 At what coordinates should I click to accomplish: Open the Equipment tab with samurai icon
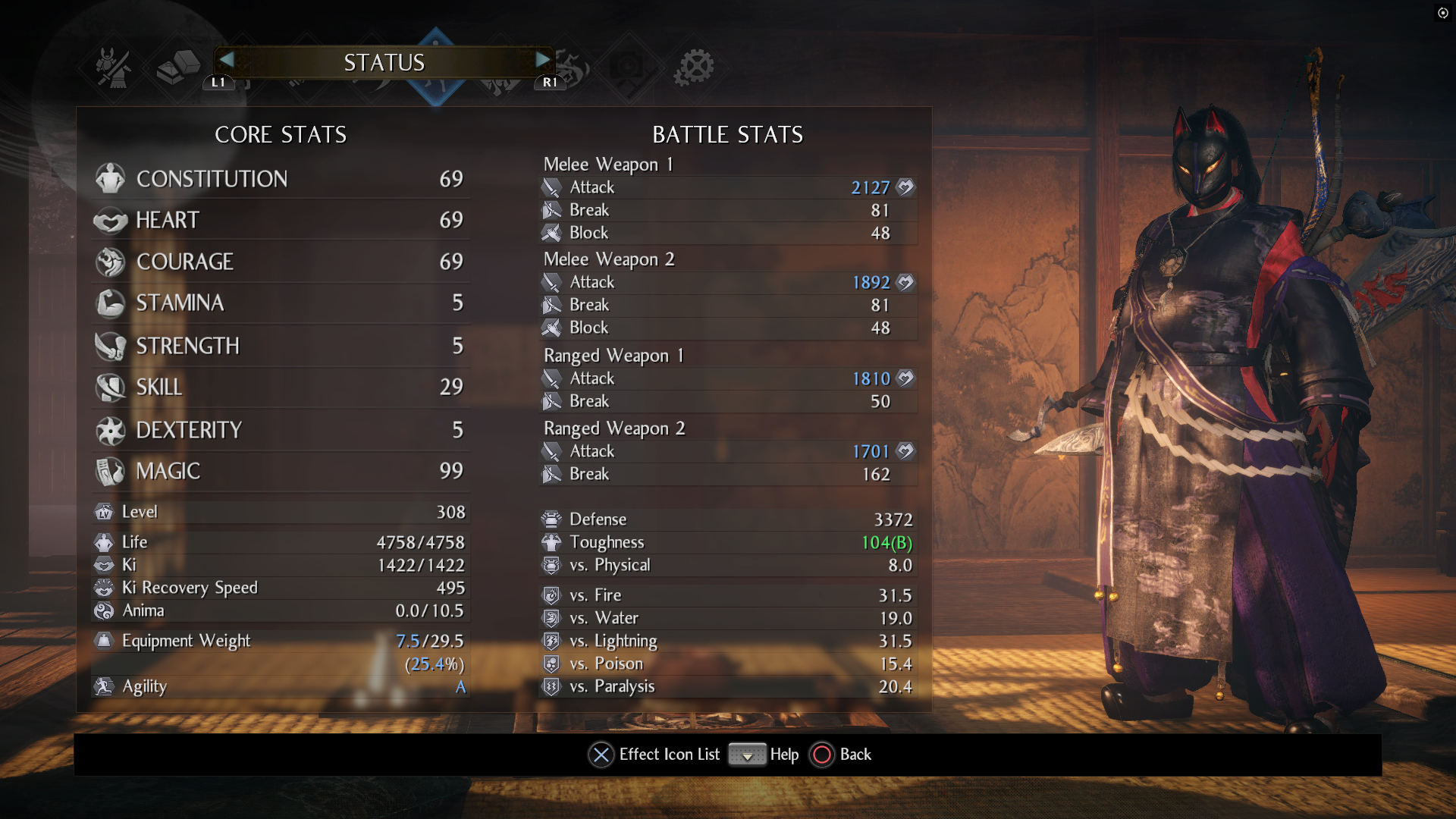[x=114, y=67]
